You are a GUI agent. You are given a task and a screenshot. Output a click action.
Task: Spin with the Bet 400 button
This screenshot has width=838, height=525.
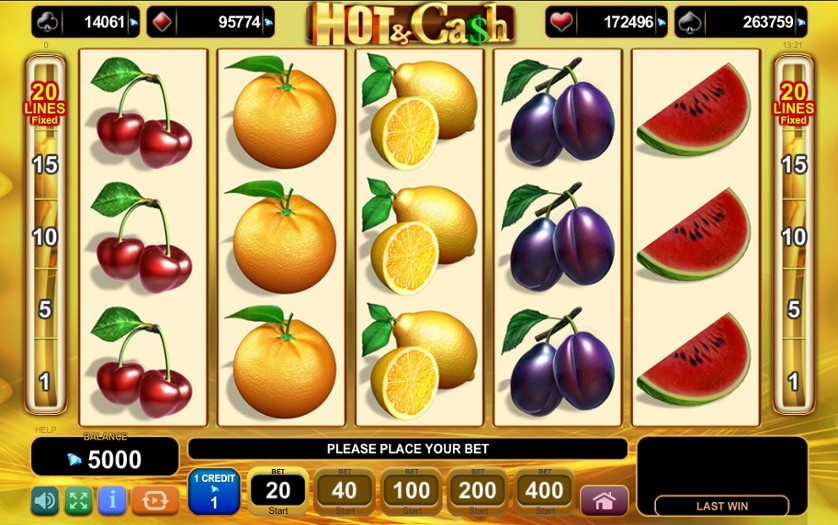click(x=545, y=491)
